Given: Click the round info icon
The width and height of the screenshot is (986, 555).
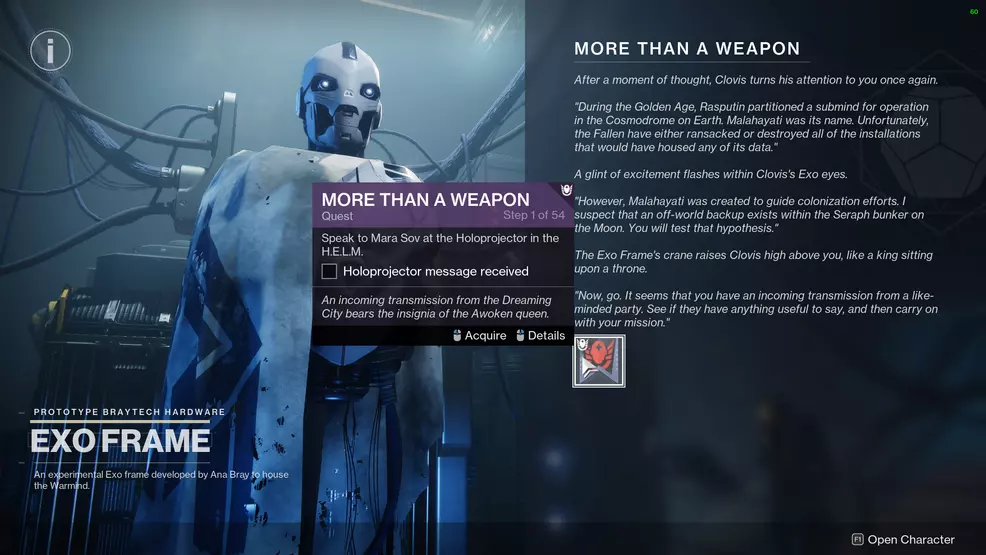Looking at the screenshot, I should (x=50, y=50).
